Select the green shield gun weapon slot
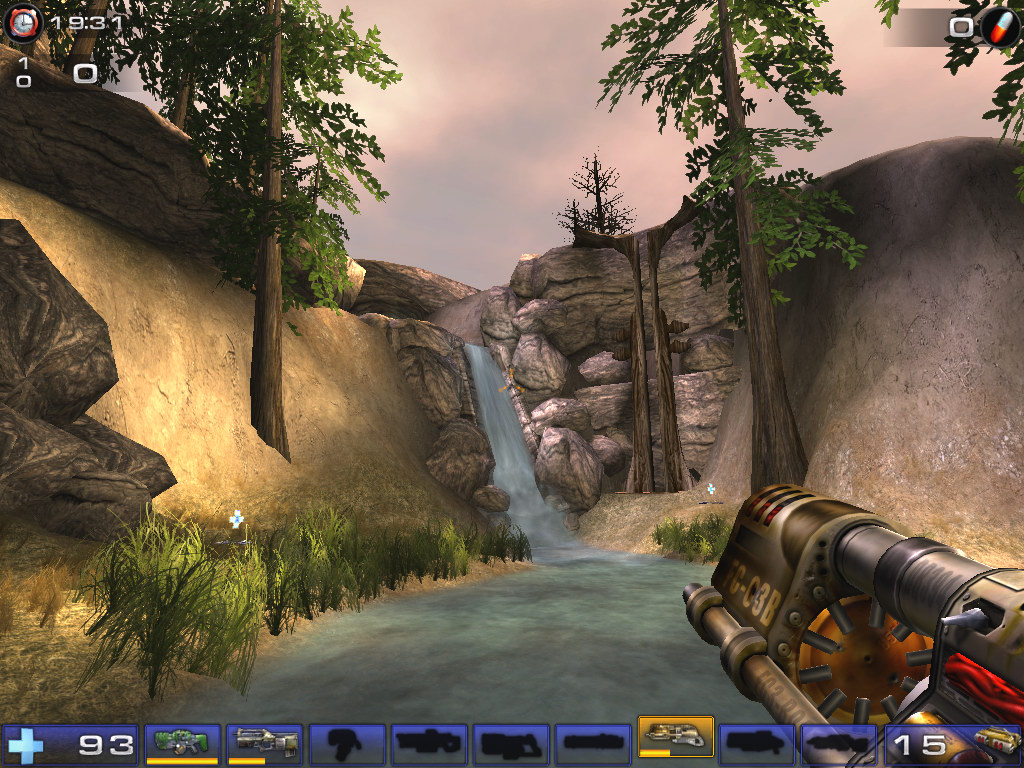The height and width of the screenshot is (768, 1024). click(182, 743)
